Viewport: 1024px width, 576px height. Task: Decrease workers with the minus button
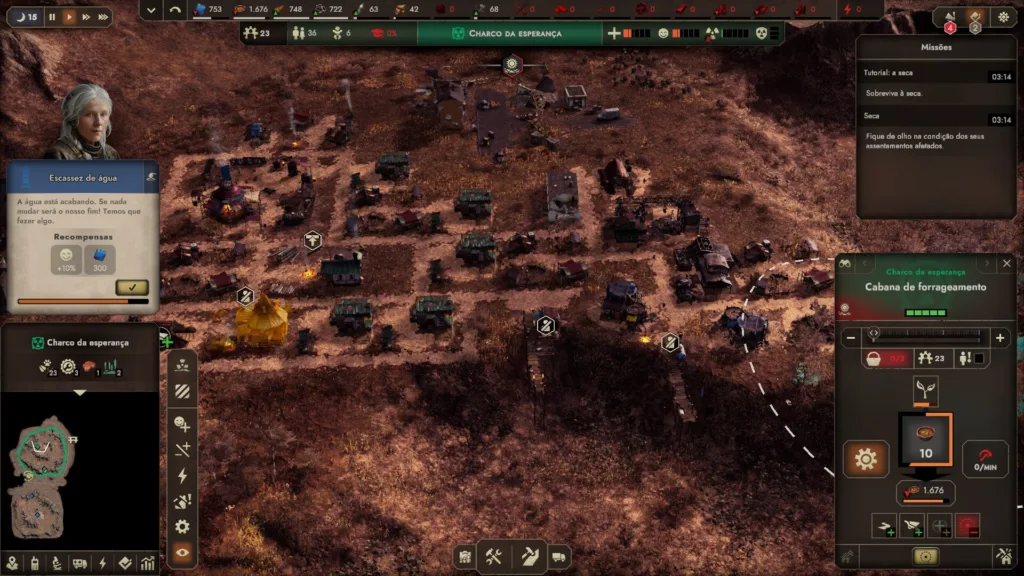point(850,338)
